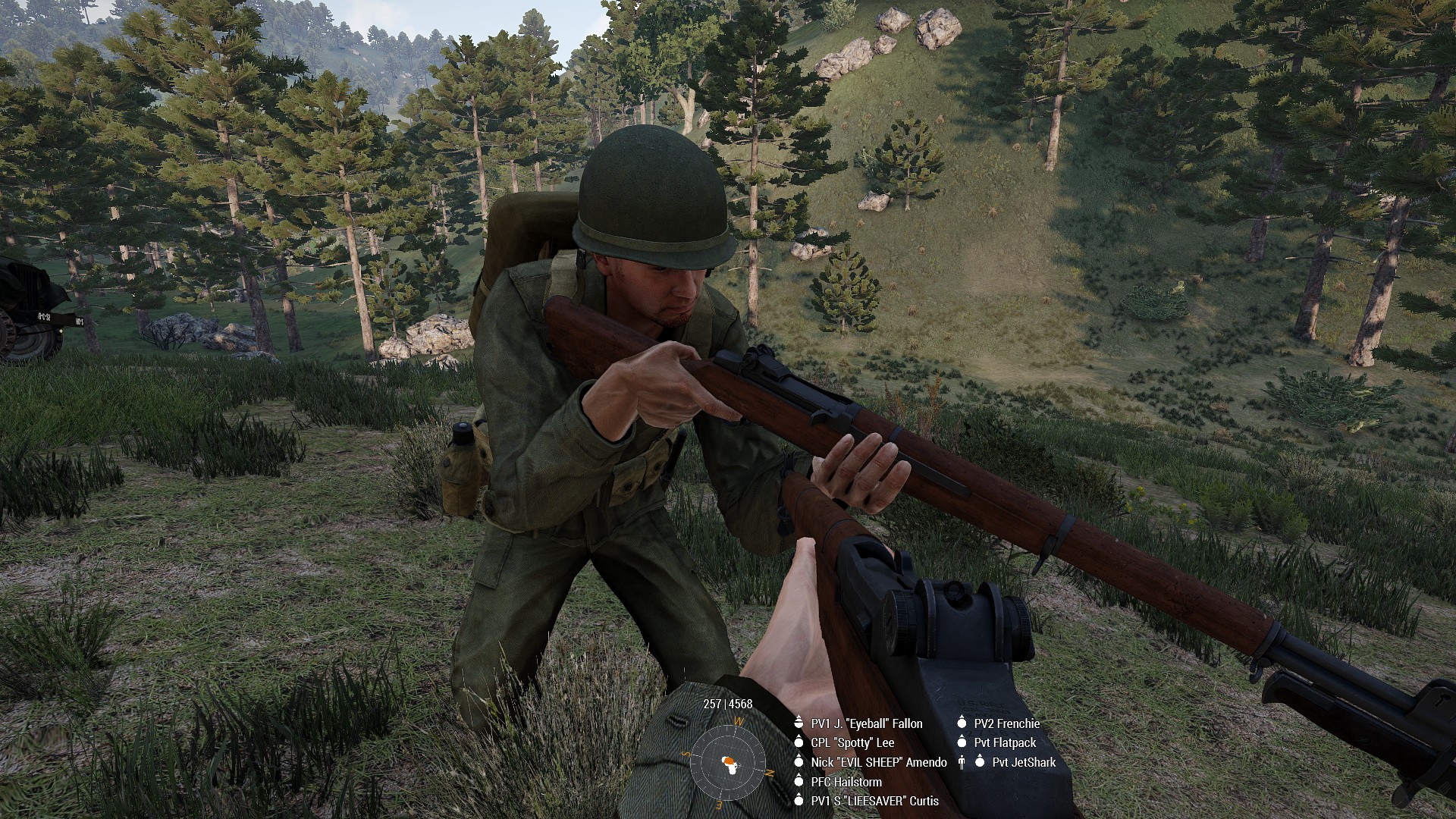Click Pvt JetShark in the squad roster
This screenshot has width=1456, height=819.
click(x=1023, y=762)
